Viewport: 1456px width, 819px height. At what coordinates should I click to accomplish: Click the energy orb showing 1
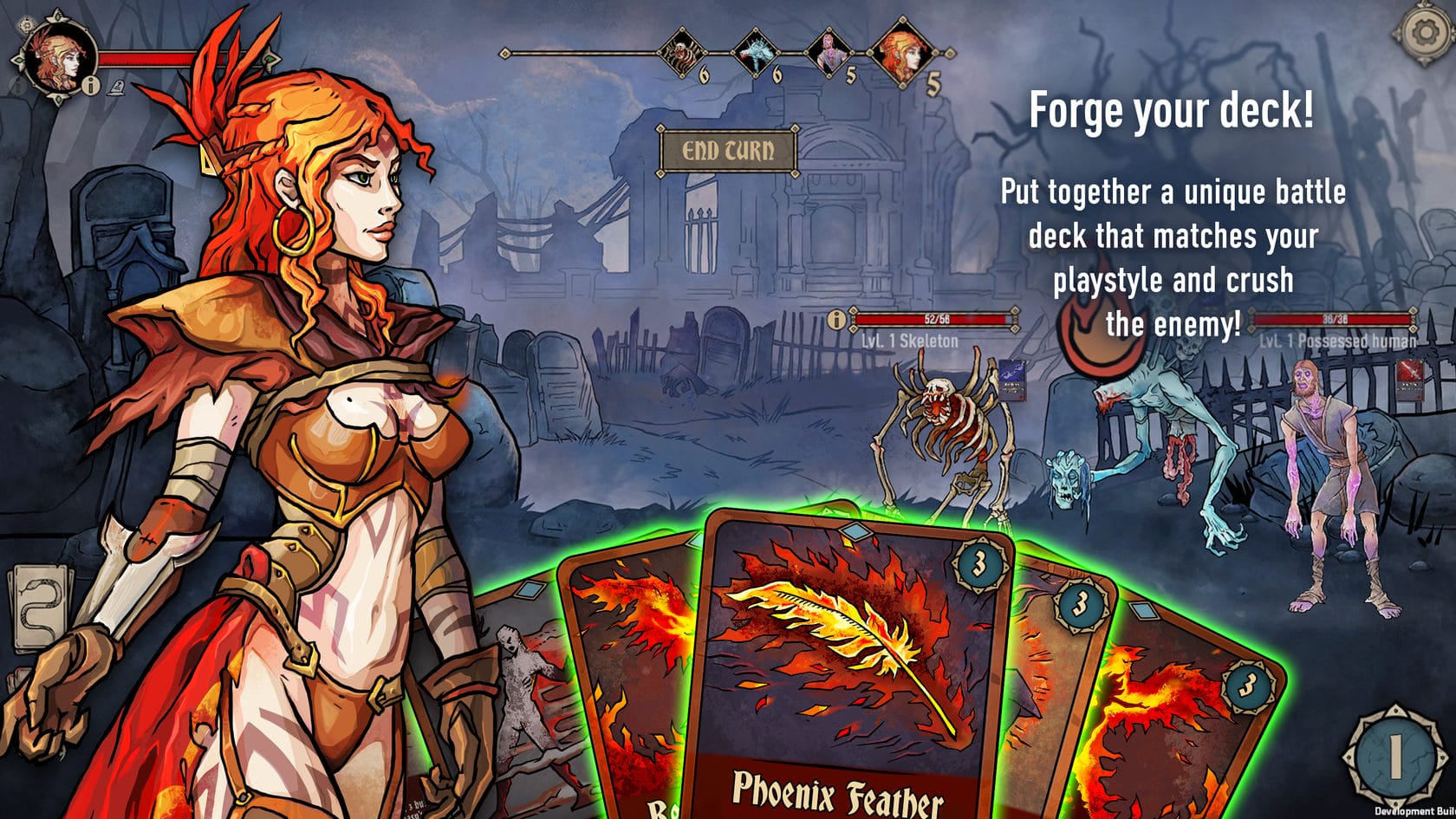(x=1394, y=756)
